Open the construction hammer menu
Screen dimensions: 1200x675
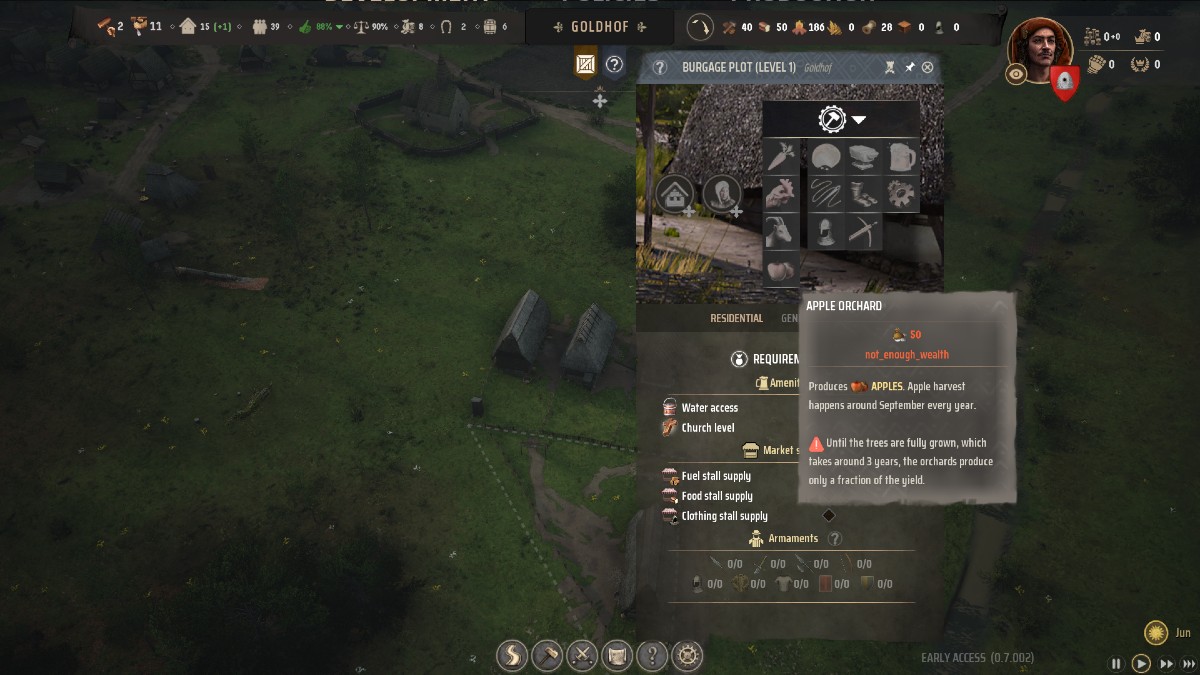(547, 656)
